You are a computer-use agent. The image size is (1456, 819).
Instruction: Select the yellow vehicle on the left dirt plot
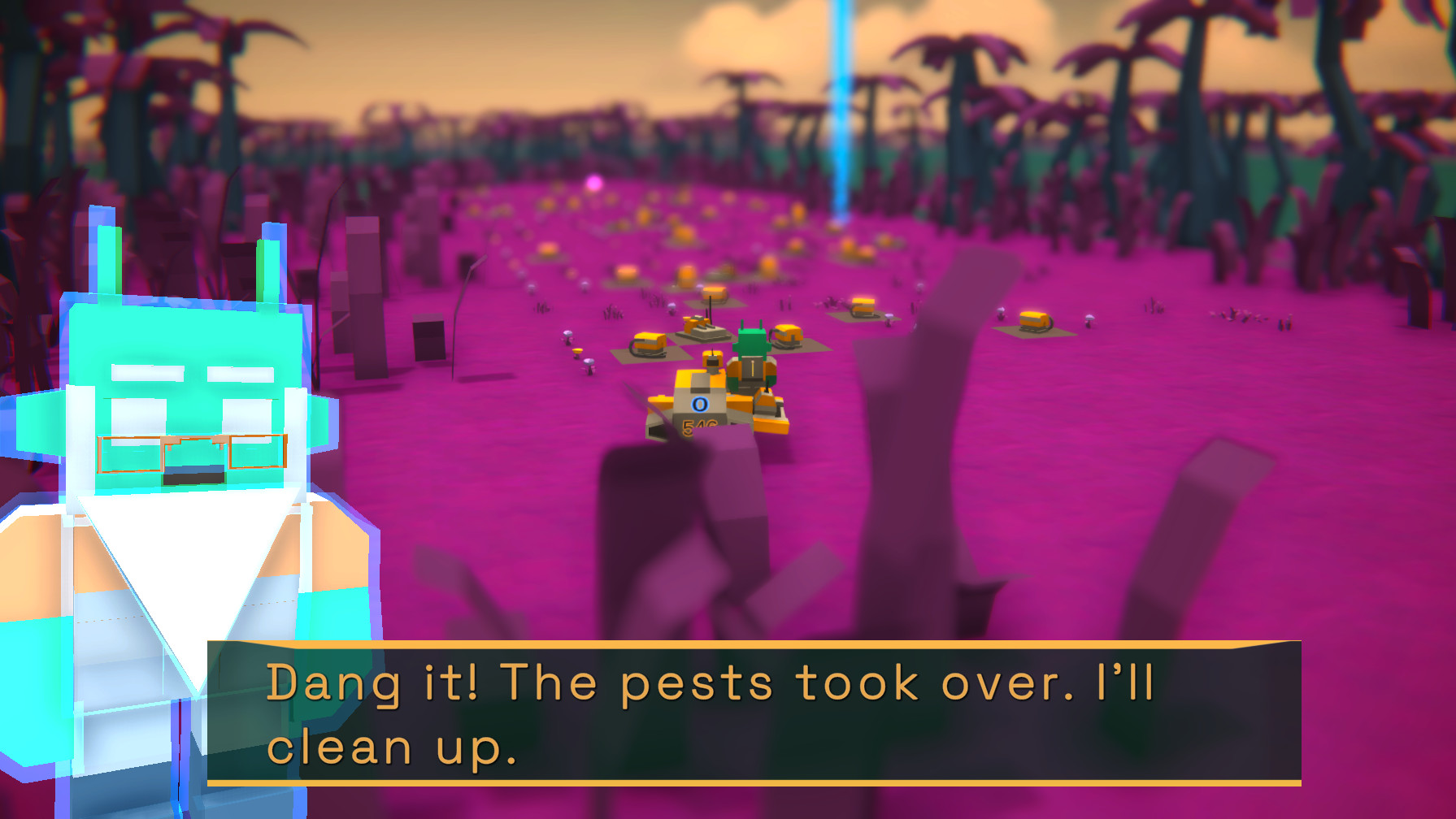pos(650,344)
